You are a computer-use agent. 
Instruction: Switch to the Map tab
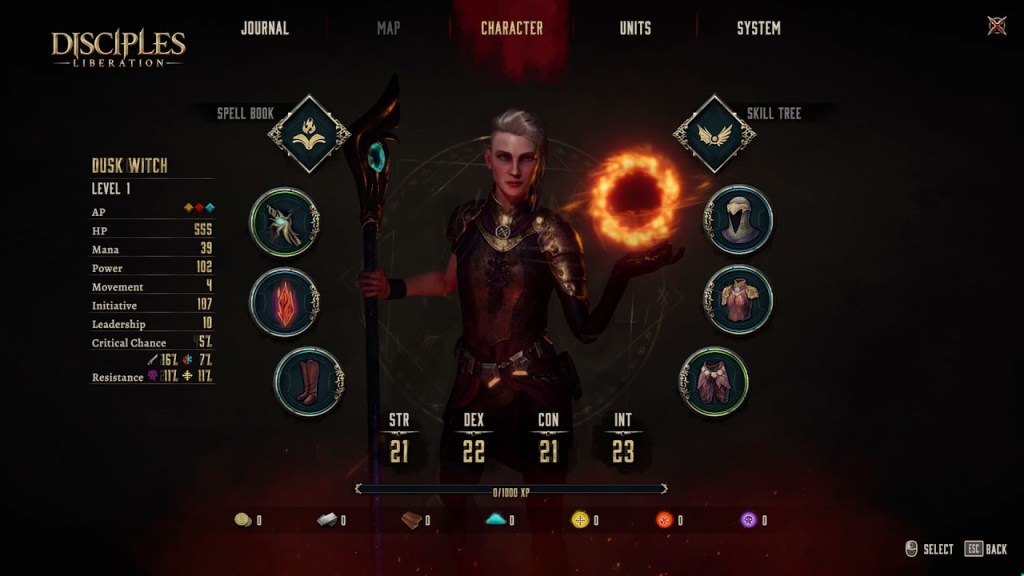[x=389, y=28]
